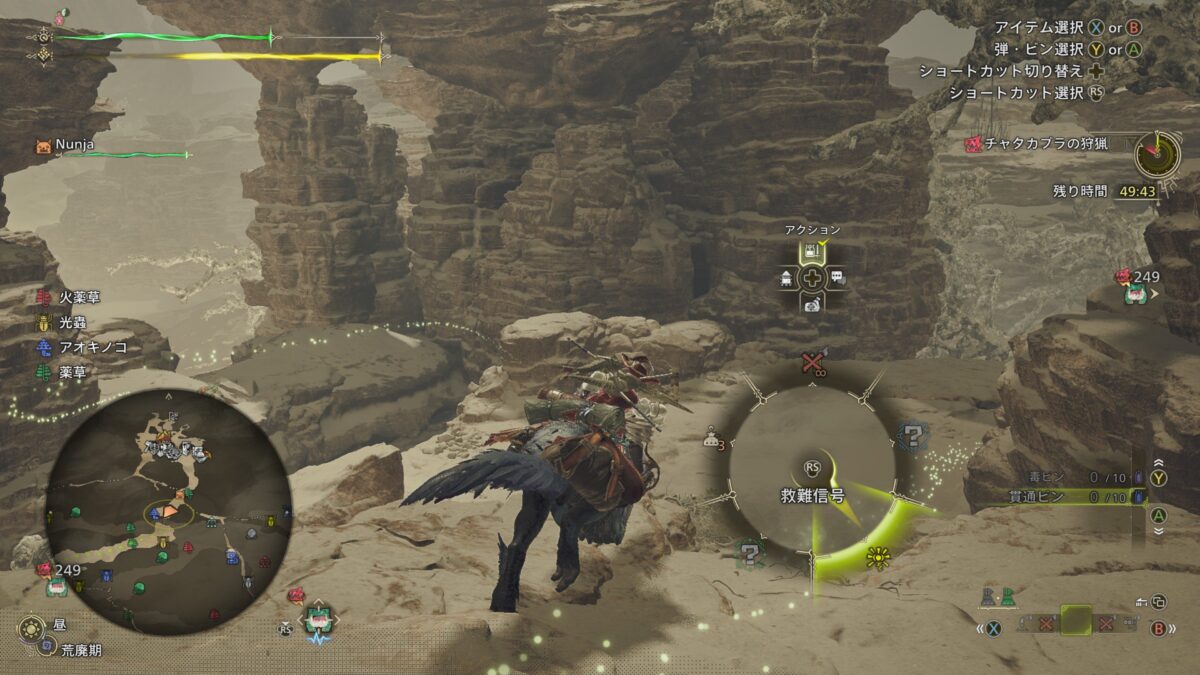Select the 貫通ビン coating row
Viewport: 1200px width, 675px height.
[1070, 497]
